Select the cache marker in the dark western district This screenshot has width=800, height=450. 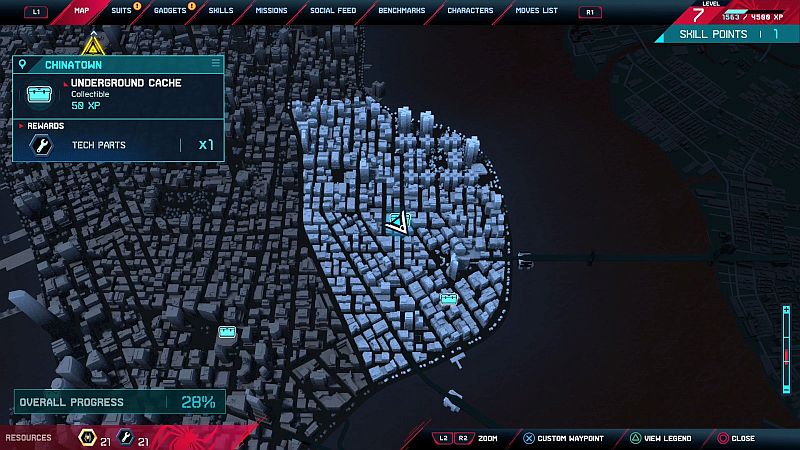click(227, 331)
